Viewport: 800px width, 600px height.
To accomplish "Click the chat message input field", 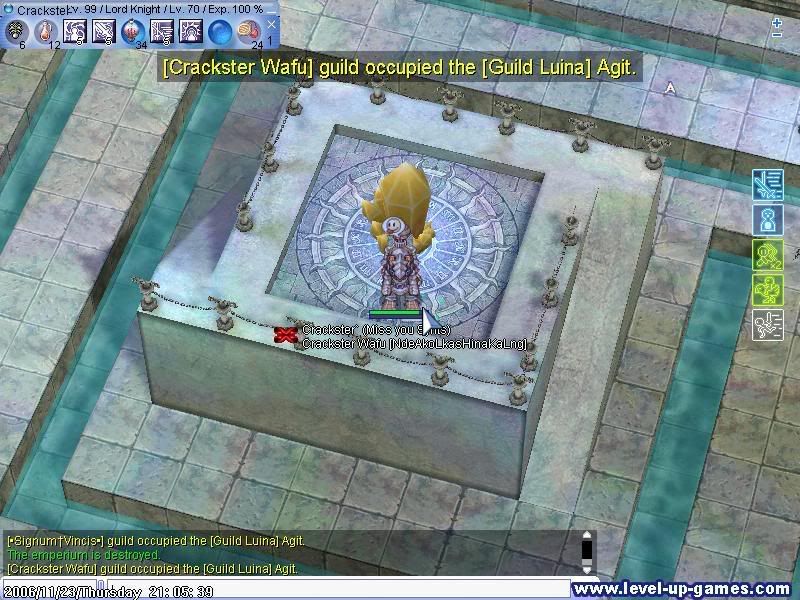I will (330, 590).
